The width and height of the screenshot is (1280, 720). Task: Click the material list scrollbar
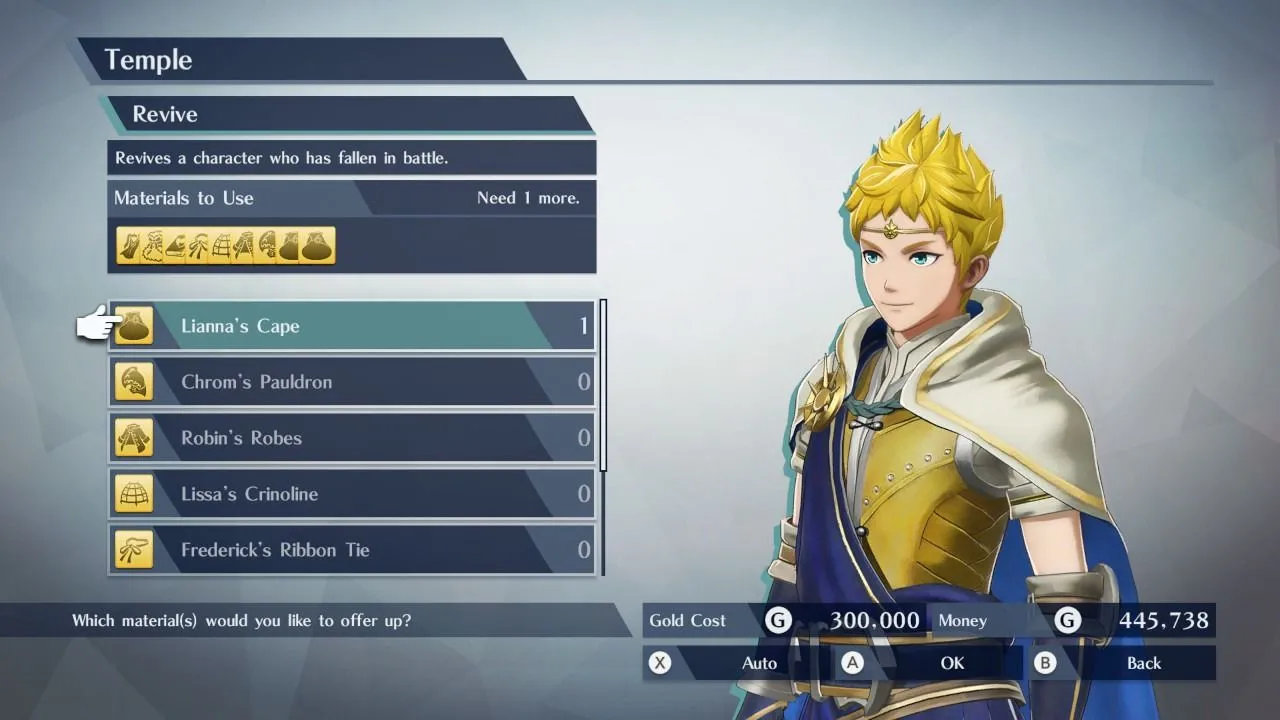(x=603, y=386)
